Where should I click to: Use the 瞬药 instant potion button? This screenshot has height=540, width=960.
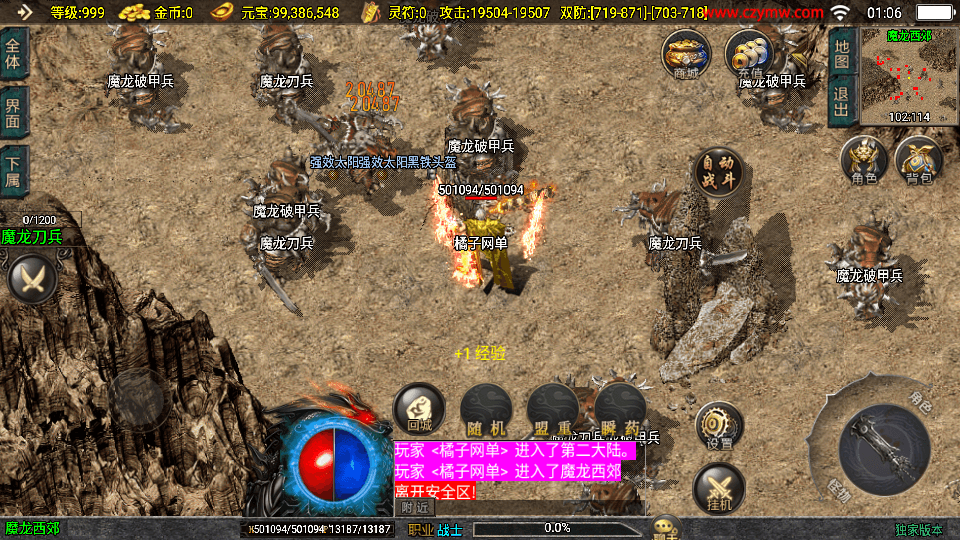(x=619, y=408)
